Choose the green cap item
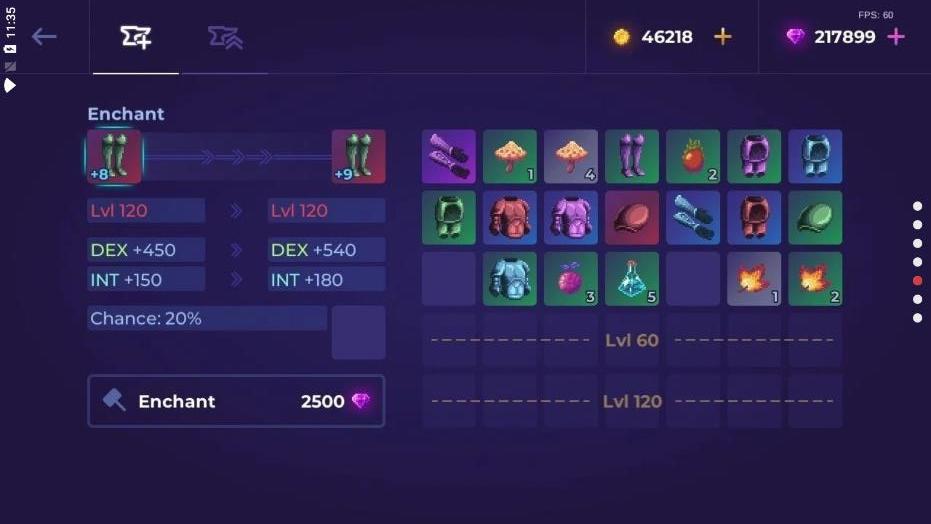Screen dimensions: 931x524 tap(815, 218)
